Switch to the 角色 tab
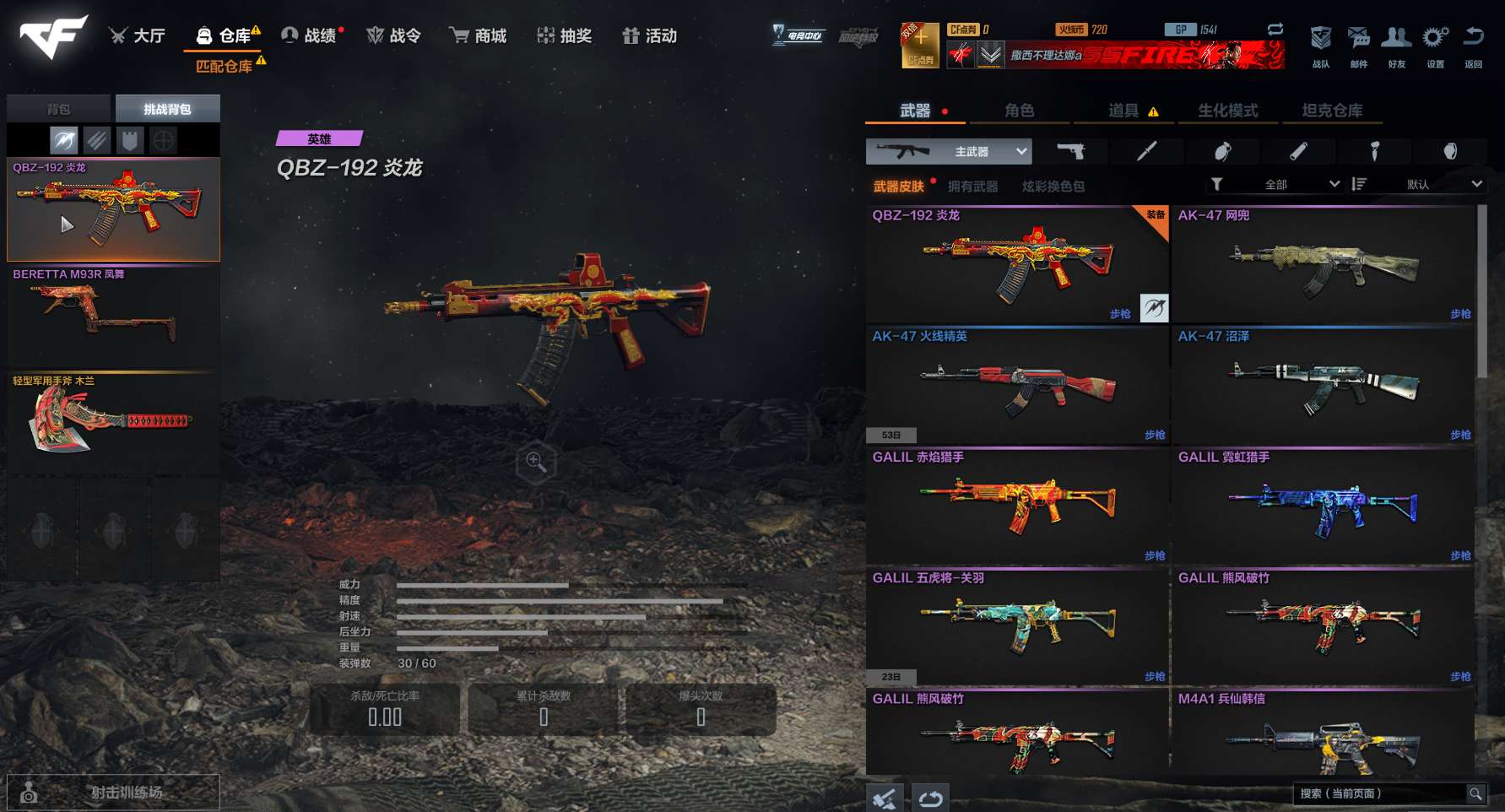The image size is (1505, 812). tap(1020, 110)
